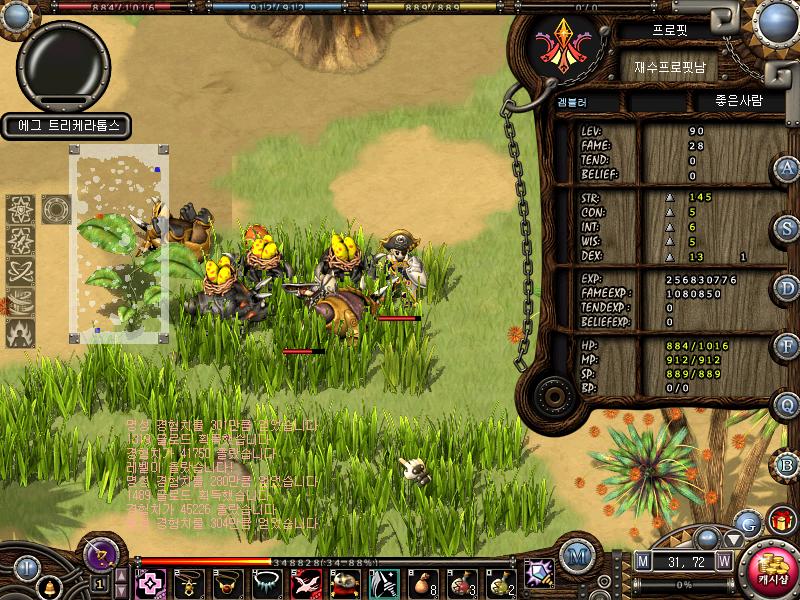
Task: Click the circular ring icon beside the minimap
Action: point(55,209)
